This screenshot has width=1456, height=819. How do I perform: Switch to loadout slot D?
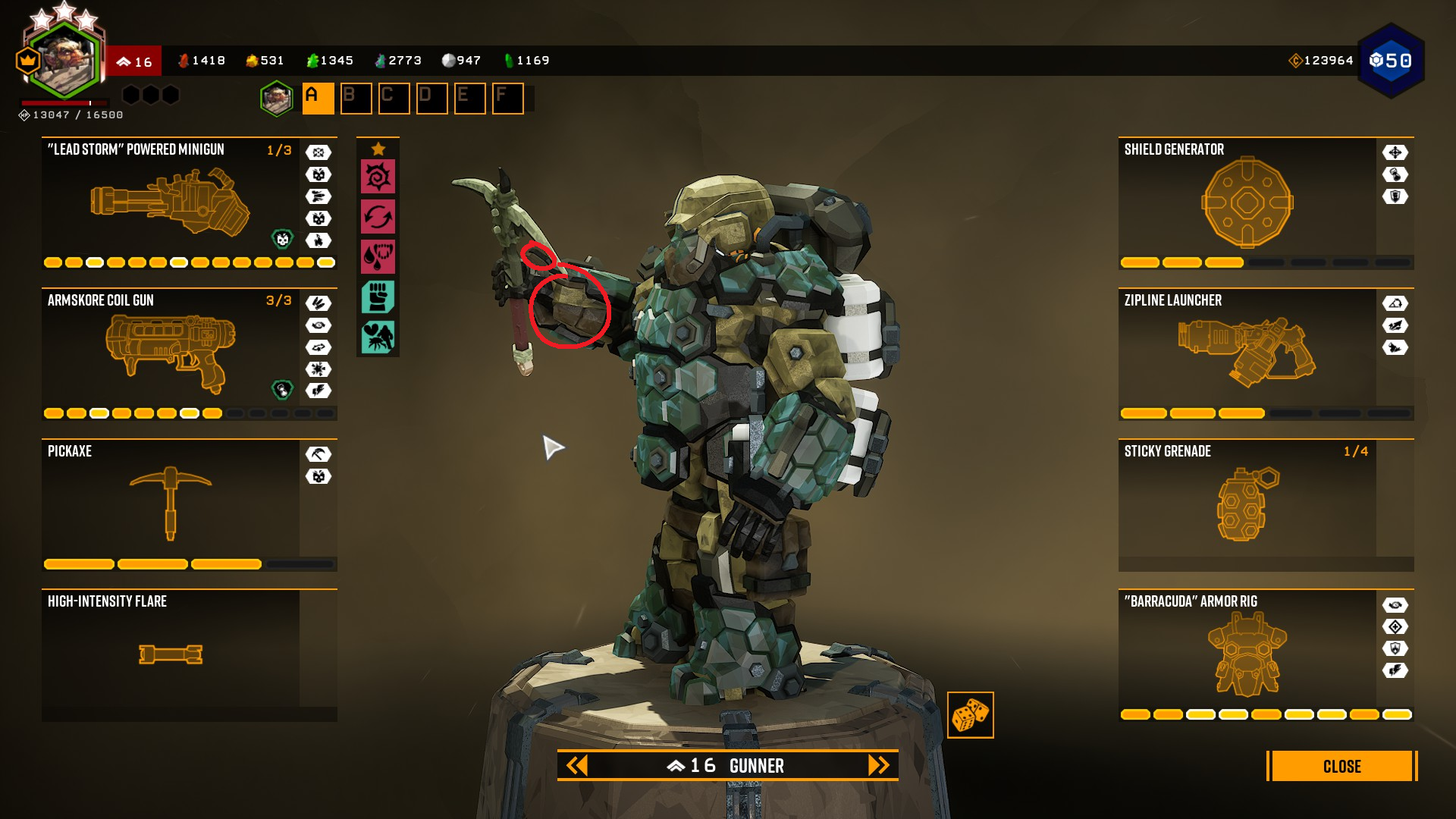tap(431, 99)
